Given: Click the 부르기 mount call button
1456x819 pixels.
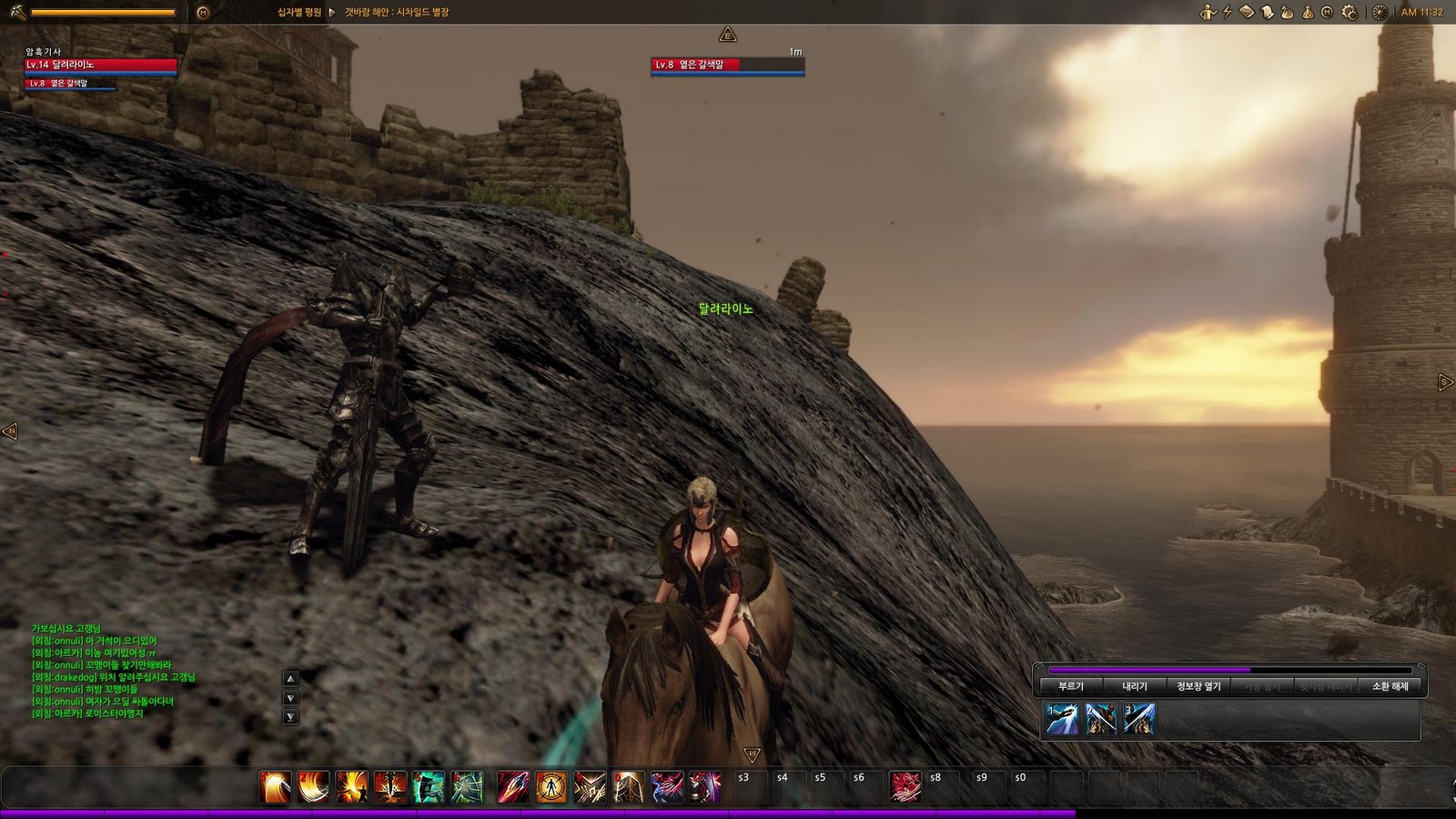Looking at the screenshot, I should 1070,686.
